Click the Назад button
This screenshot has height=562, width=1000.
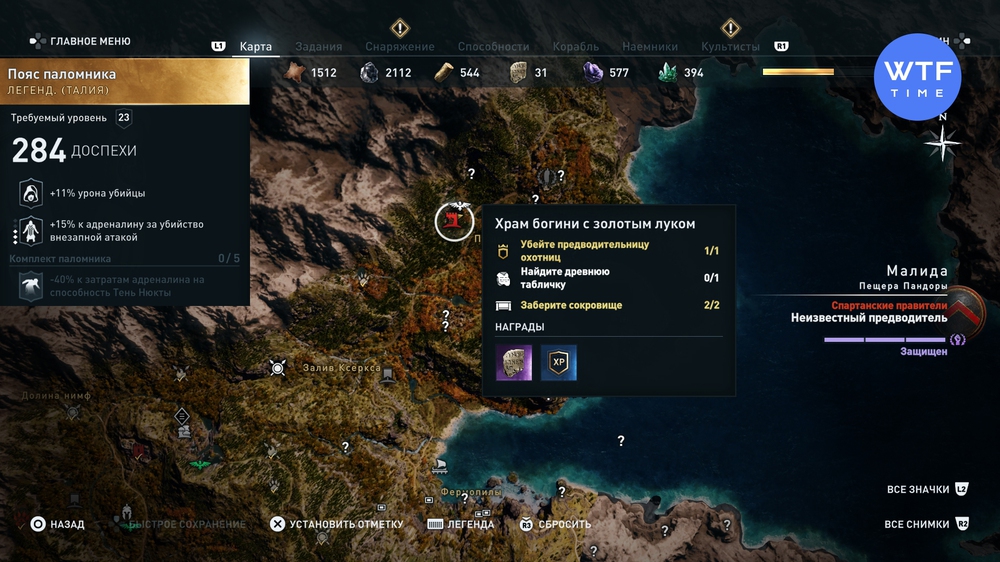click(x=67, y=524)
